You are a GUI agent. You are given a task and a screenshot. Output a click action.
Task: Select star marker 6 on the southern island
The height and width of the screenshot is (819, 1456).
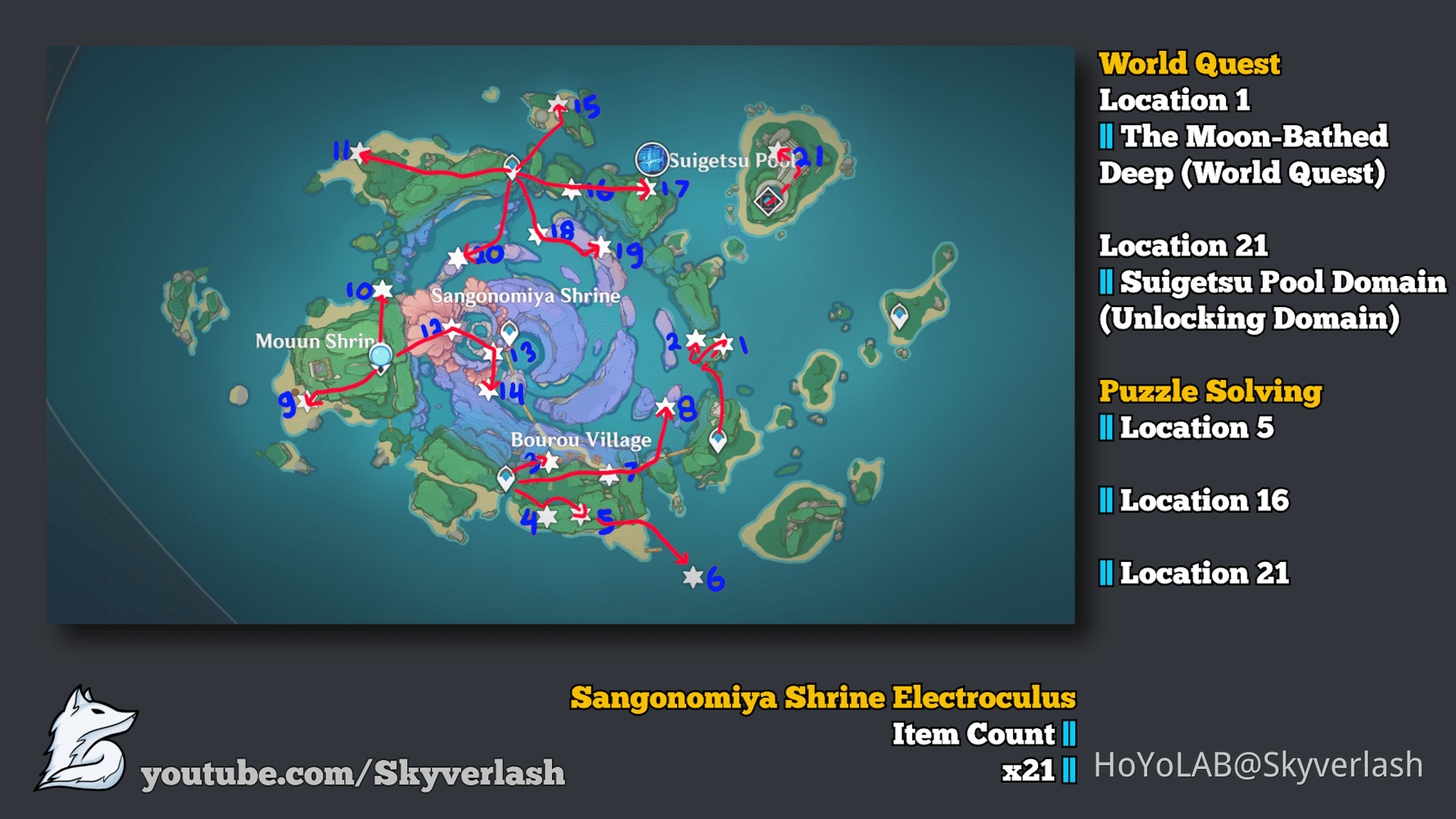(x=693, y=577)
